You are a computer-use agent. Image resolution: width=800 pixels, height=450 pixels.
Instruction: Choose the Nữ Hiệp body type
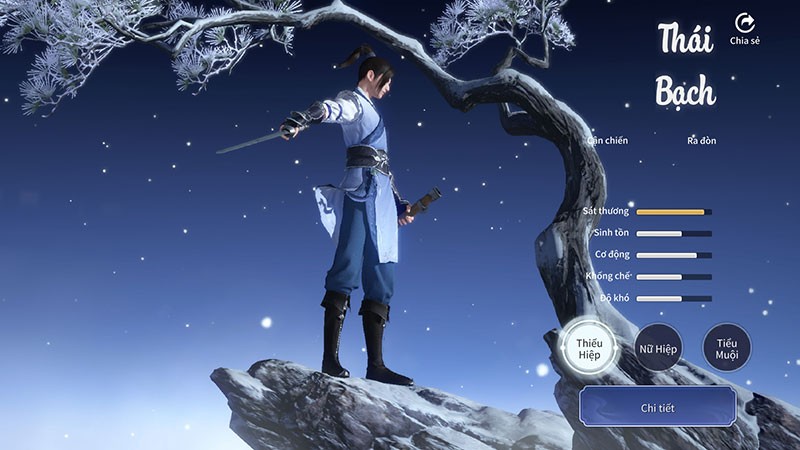pyautogui.click(x=658, y=348)
